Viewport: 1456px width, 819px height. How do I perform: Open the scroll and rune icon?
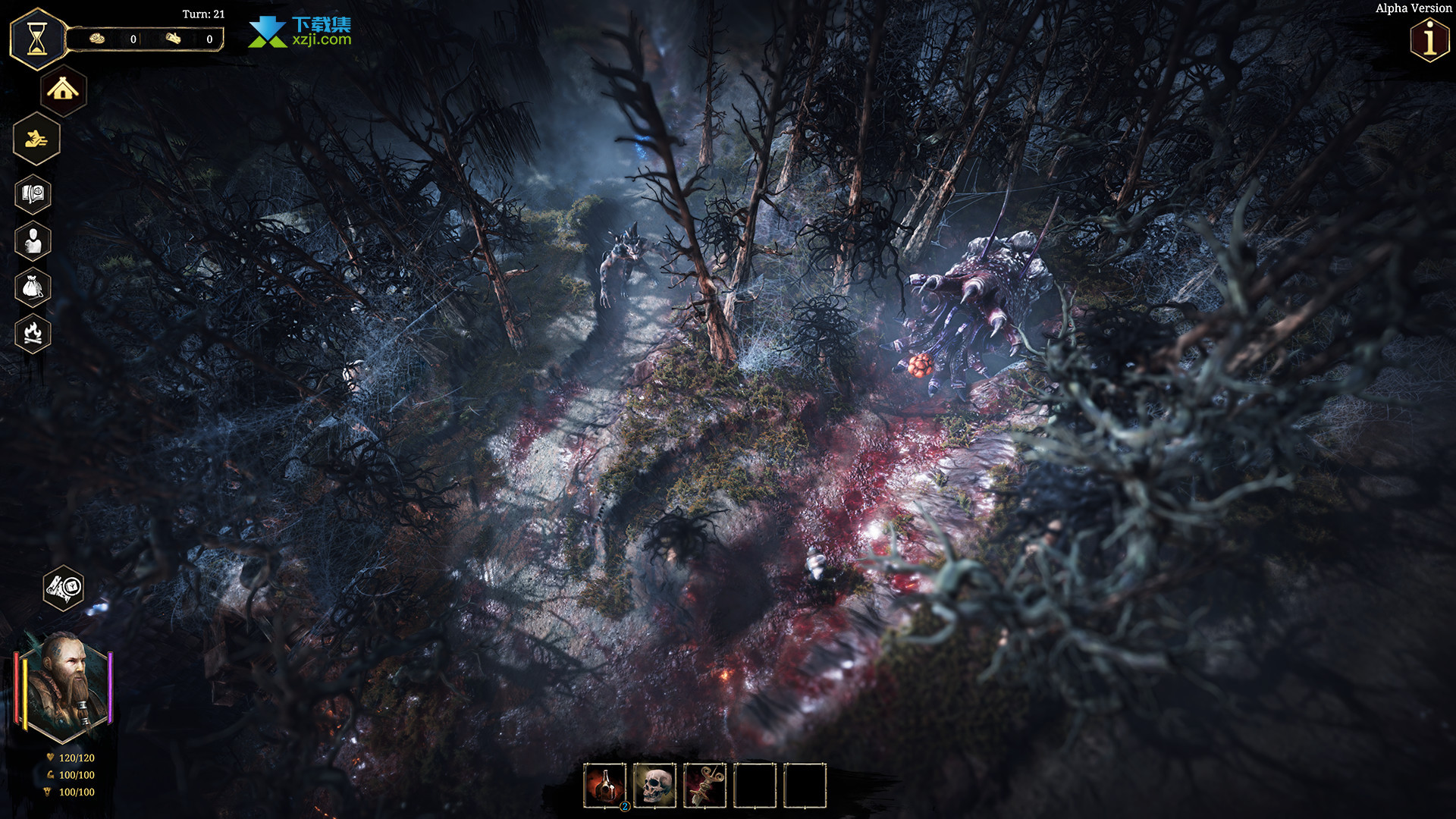pos(64,588)
